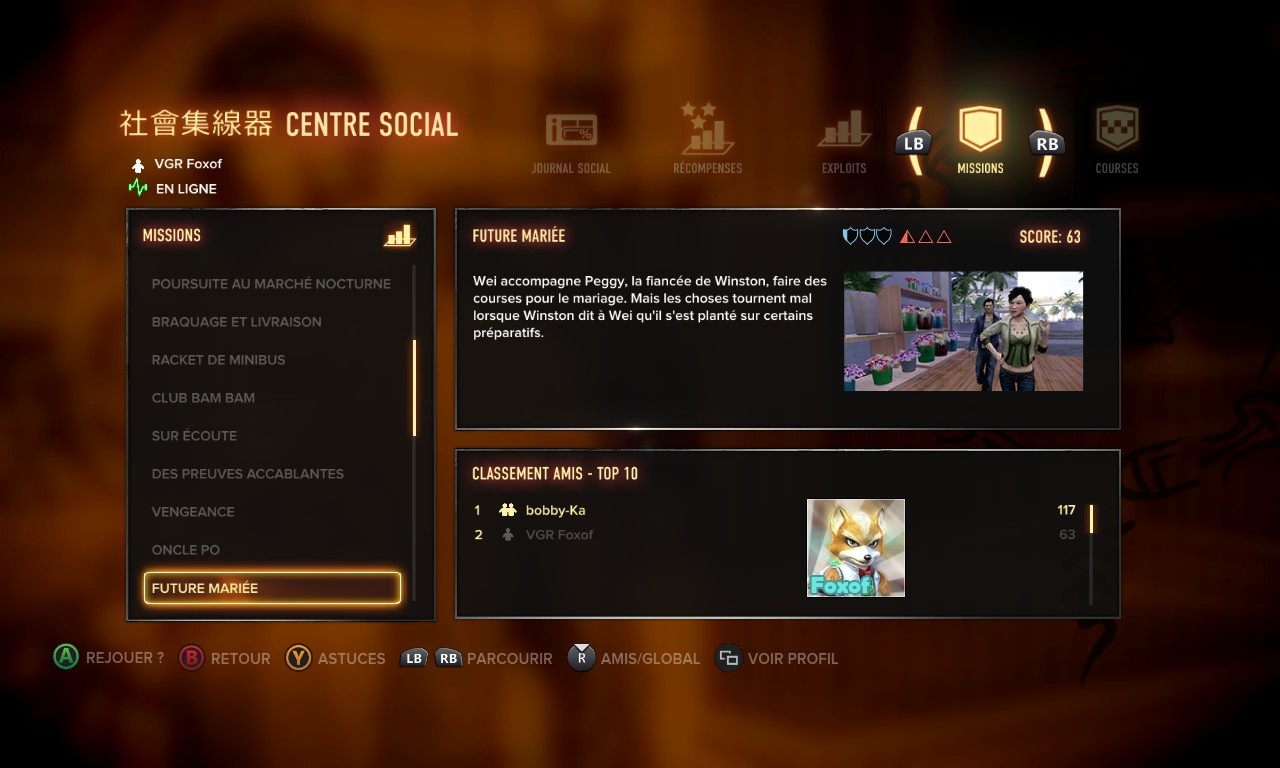Select bobby-Ka in the friends leaderboard
This screenshot has width=1280, height=768.
(x=555, y=510)
